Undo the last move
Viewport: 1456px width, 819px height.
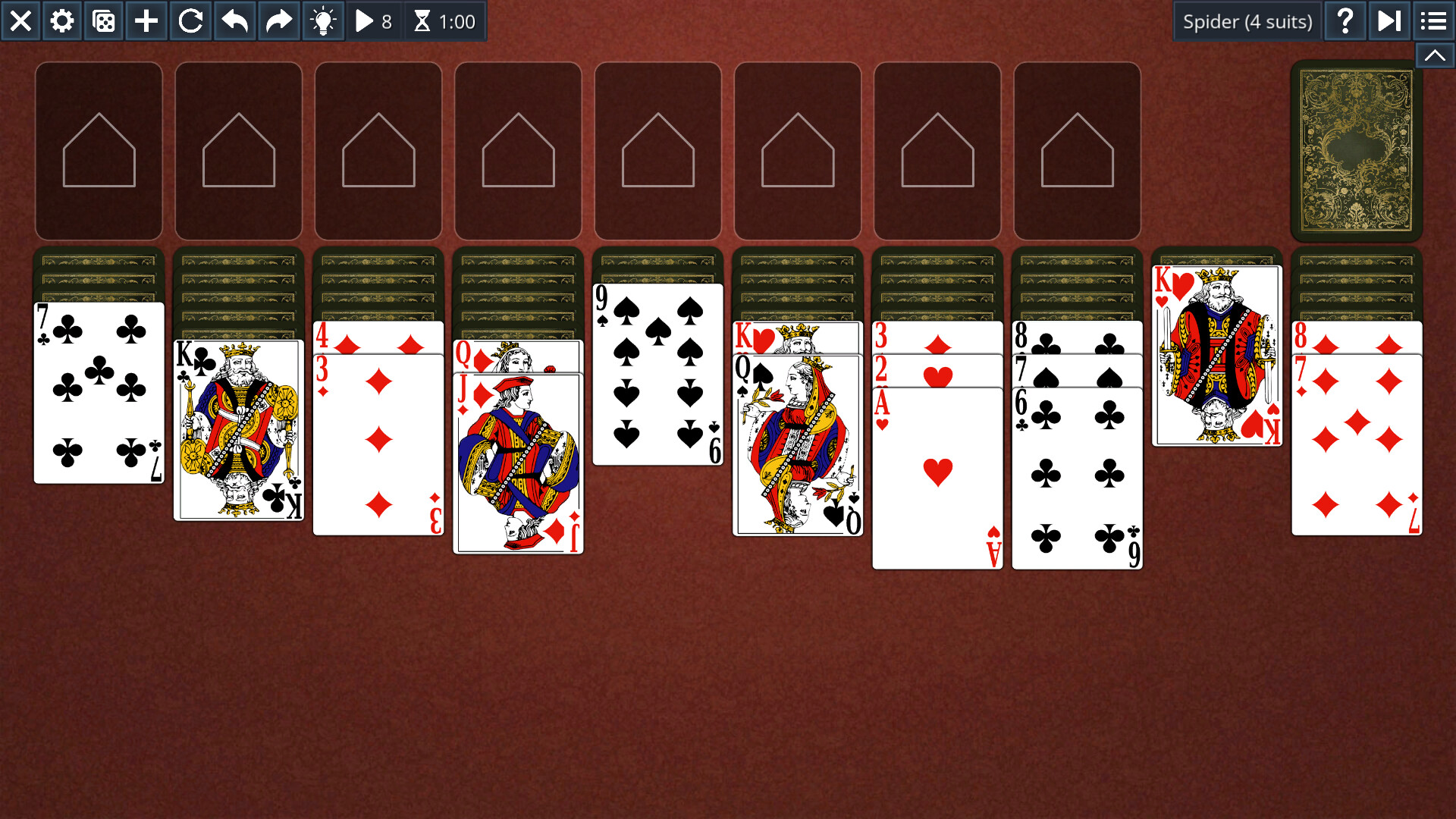point(234,21)
